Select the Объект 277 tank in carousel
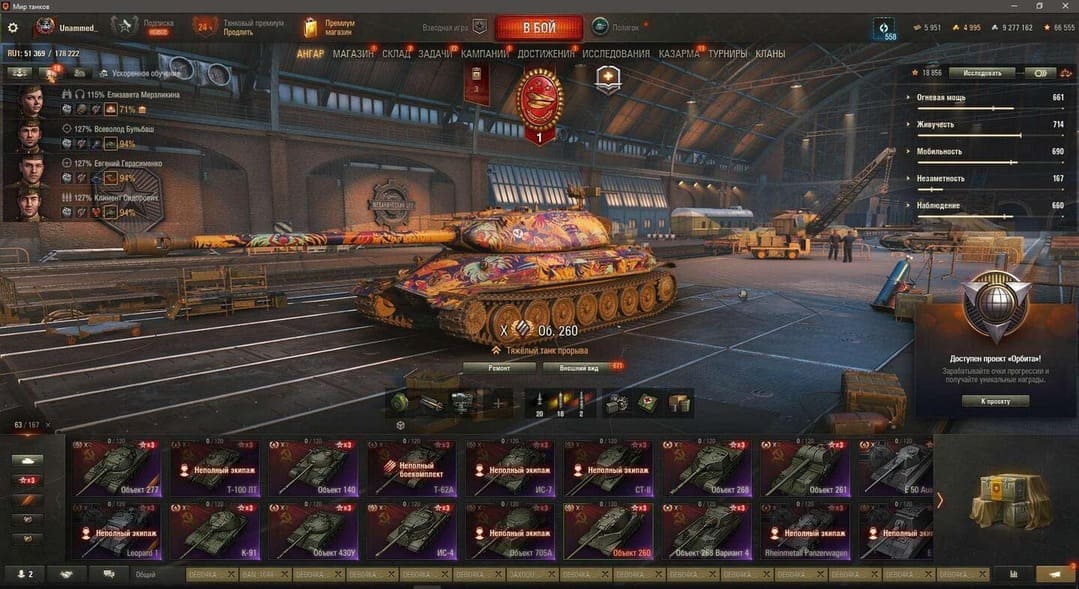Viewport: 1079px width, 589px height. 116,468
